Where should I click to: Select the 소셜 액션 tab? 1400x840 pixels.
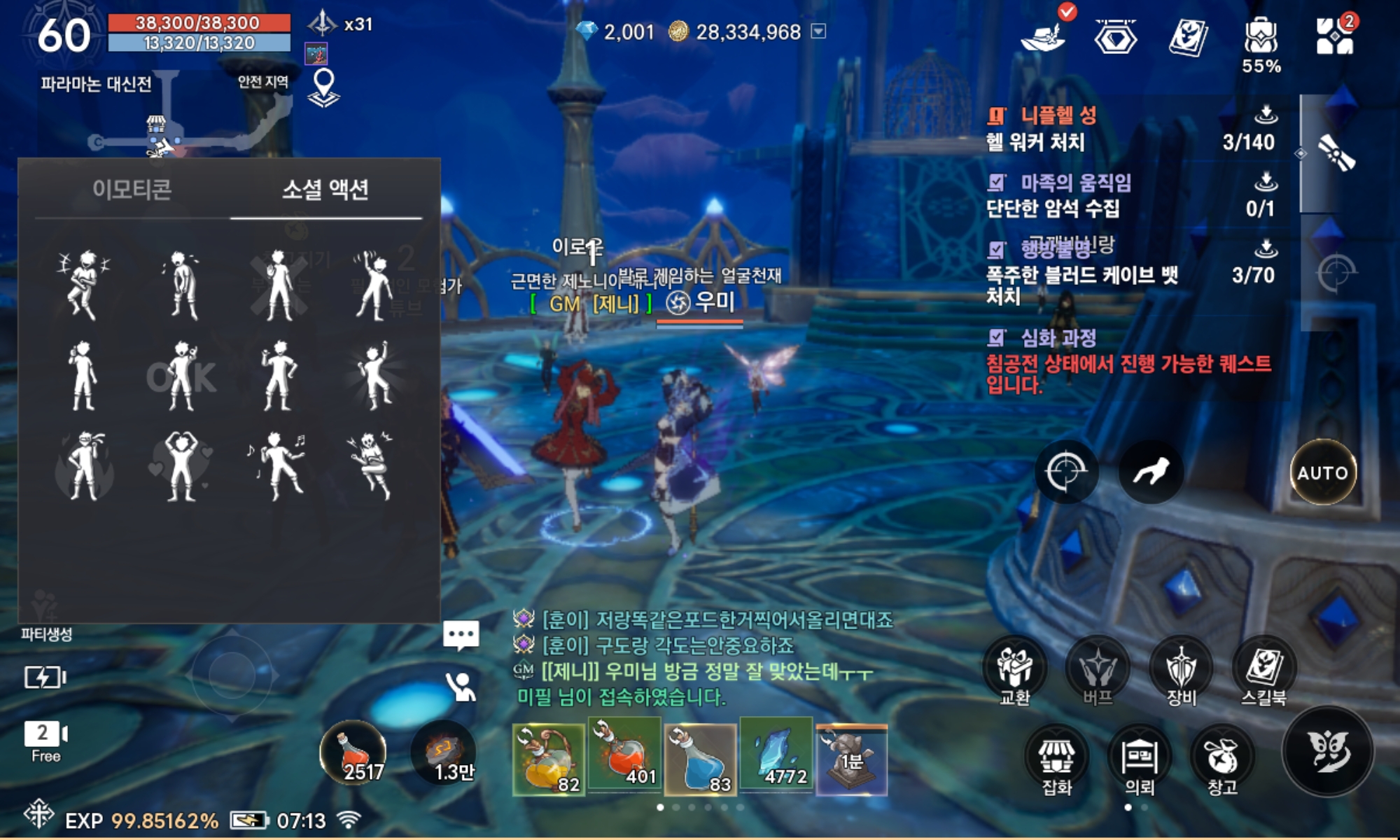click(x=325, y=190)
